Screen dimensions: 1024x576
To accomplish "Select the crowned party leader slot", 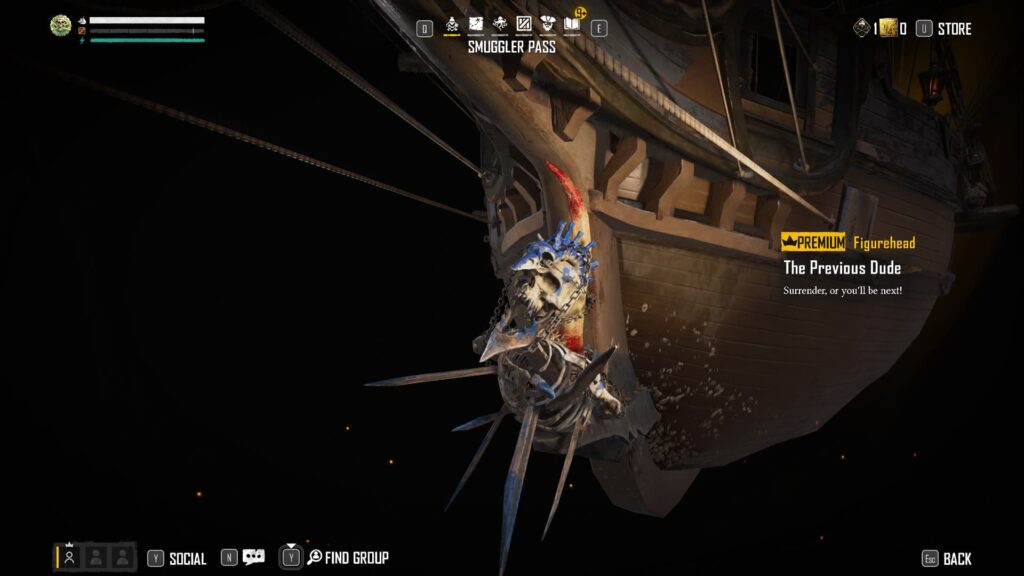I will tap(69, 557).
